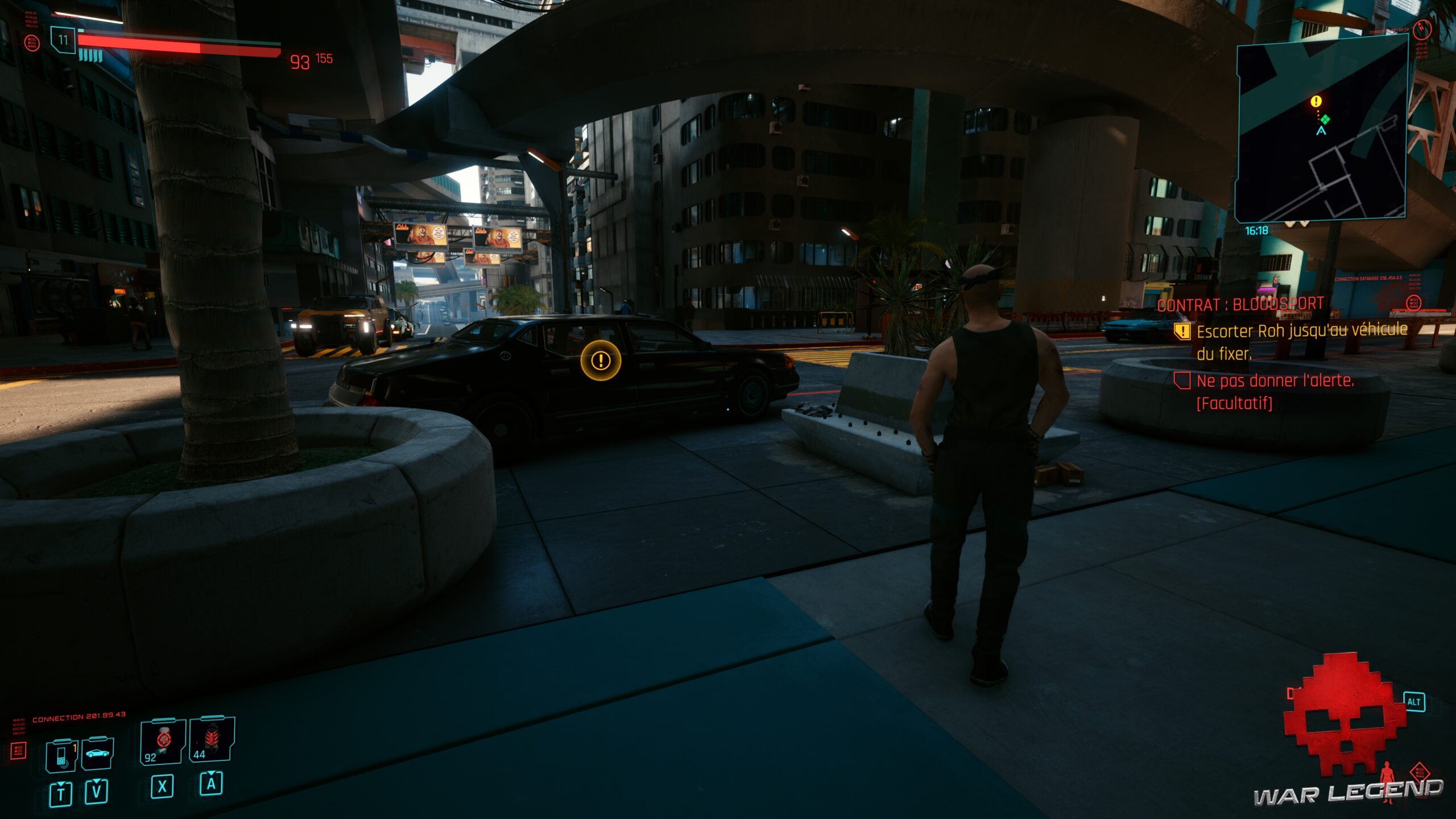Click the level 11 badge indicator
This screenshot has height=819, width=1456.
[64, 40]
